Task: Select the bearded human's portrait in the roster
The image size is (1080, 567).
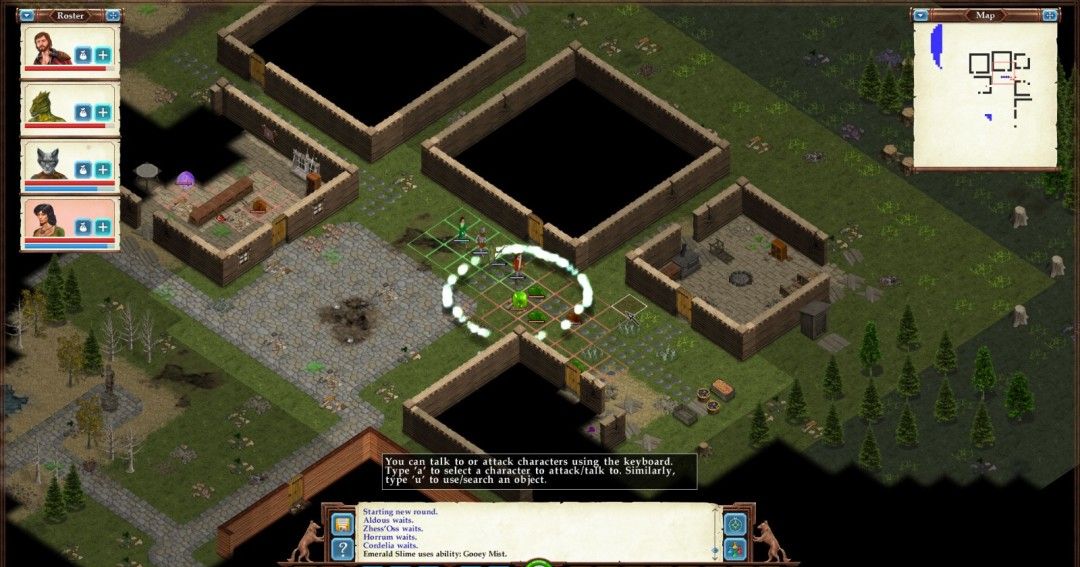Action: (x=47, y=48)
